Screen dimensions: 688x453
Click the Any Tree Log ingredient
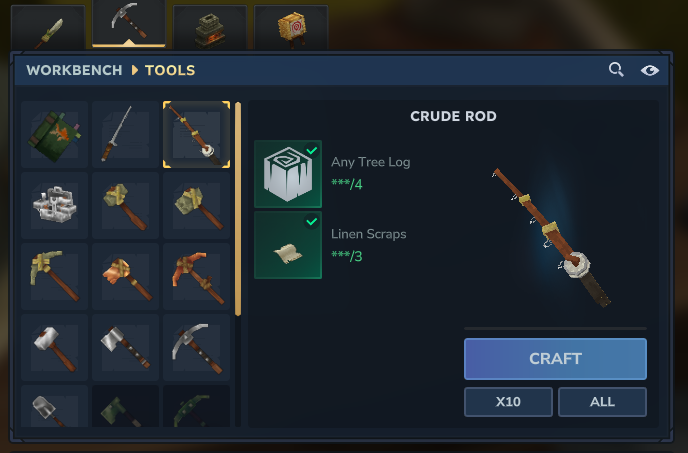tap(288, 173)
